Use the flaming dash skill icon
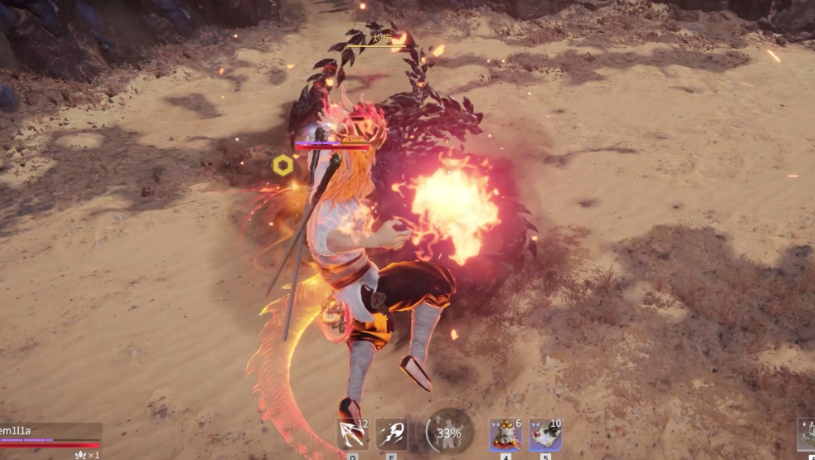This screenshot has height=460, width=815. coord(391,434)
